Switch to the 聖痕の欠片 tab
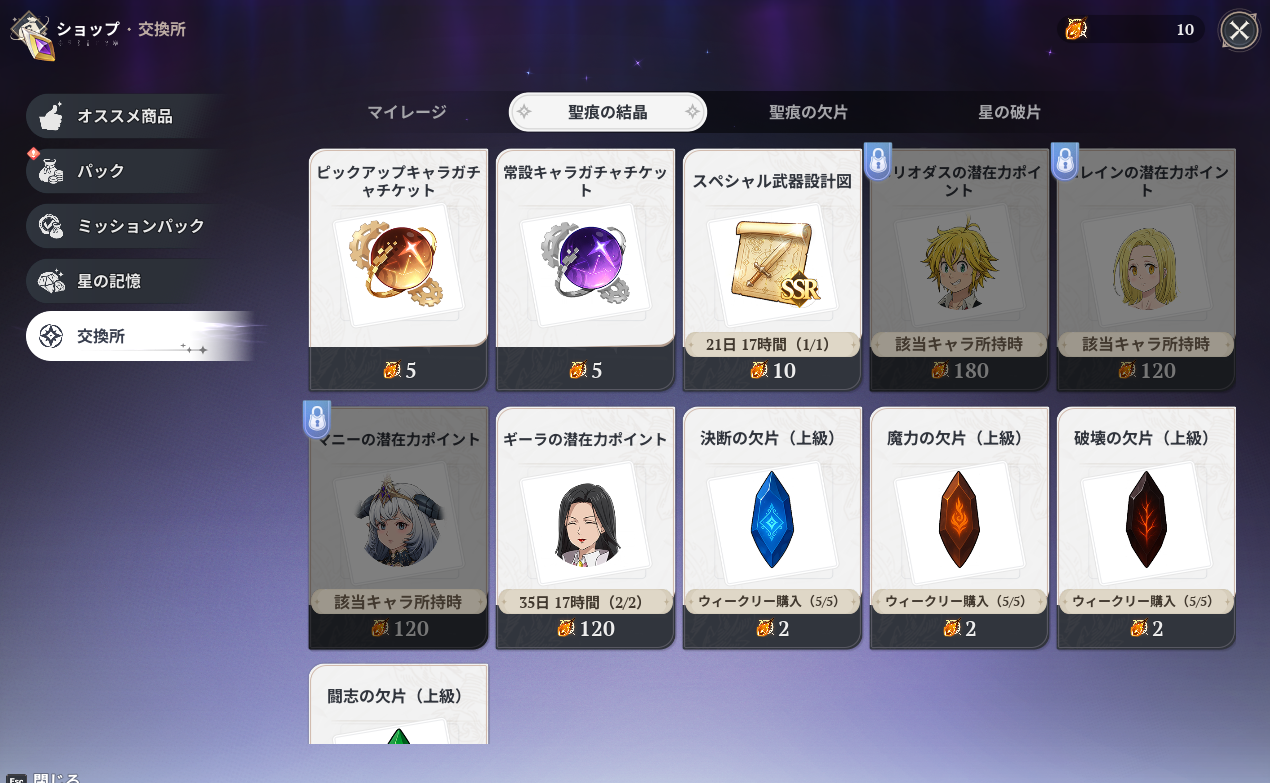The width and height of the screenshot is (1270, 783). 808,112
